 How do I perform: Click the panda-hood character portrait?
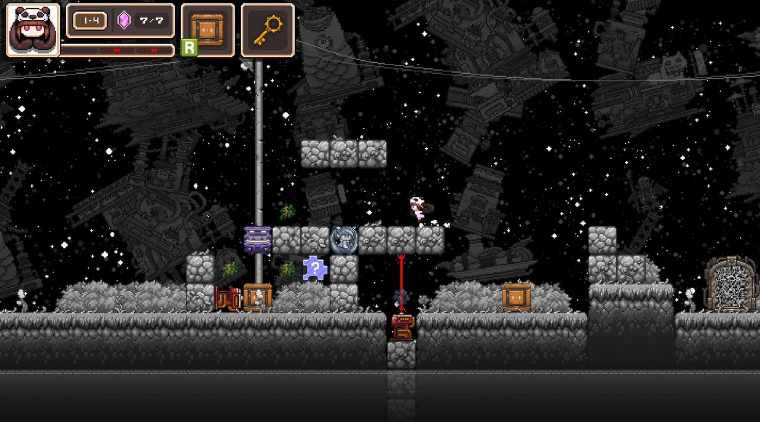pyautogui.click(x=33, y=30)
